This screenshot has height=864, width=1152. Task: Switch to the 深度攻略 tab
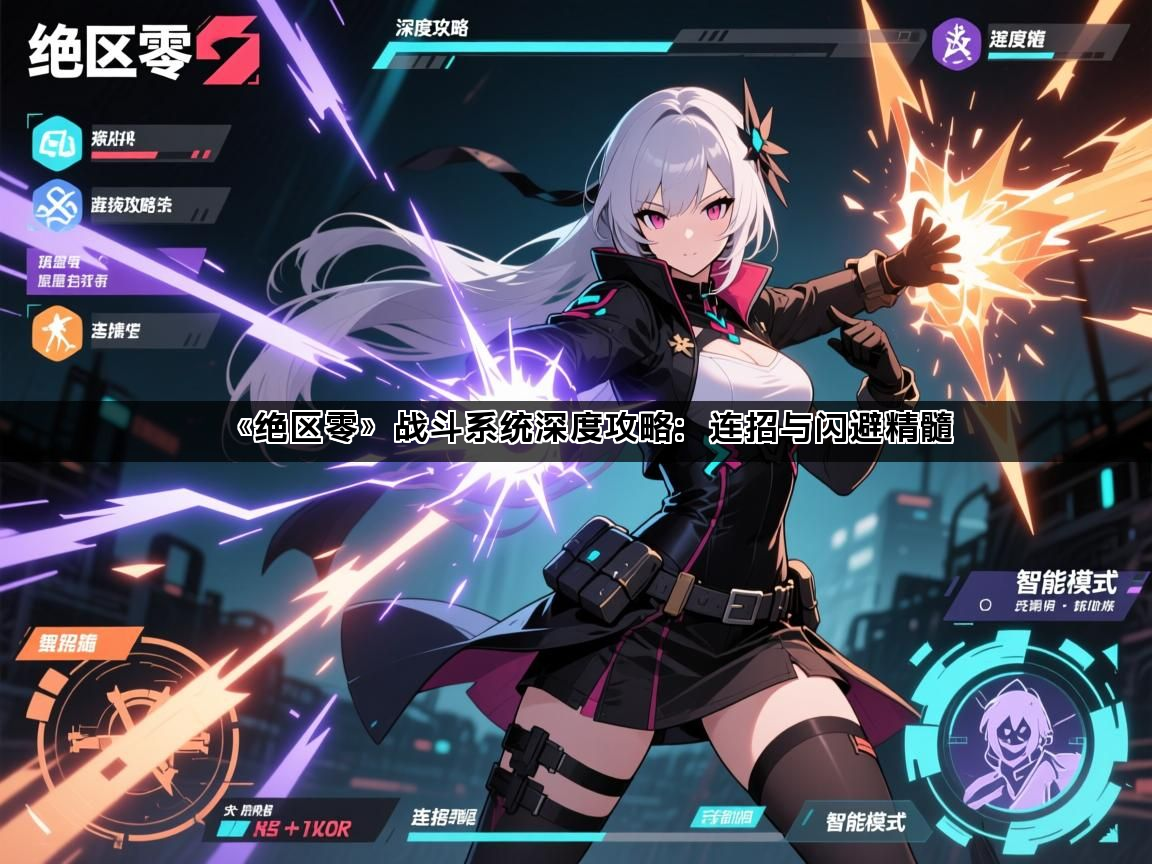pyautogui.click(x=432, y=27)
